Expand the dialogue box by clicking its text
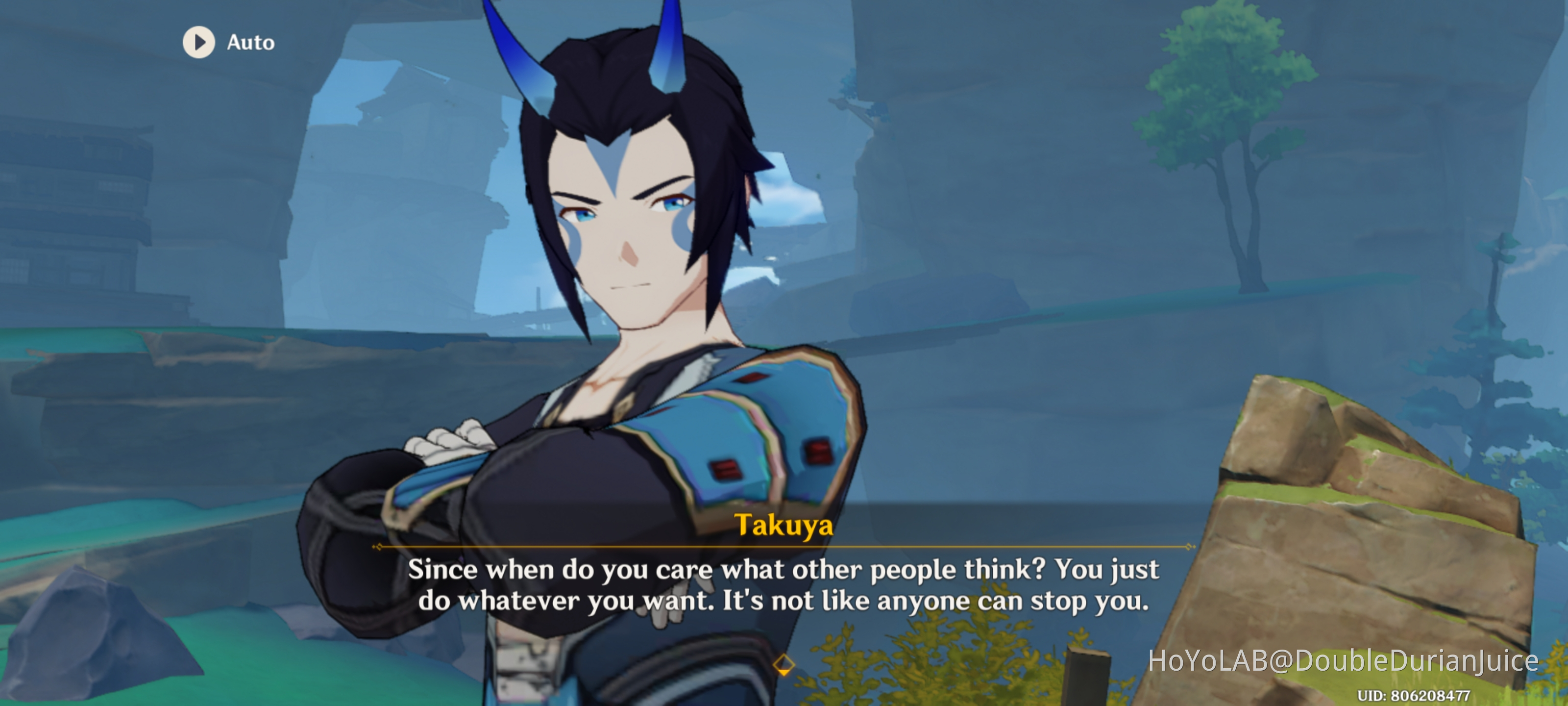Image resolution: width=1568 pixels, height=706 pixels. [x=784, y=585]
